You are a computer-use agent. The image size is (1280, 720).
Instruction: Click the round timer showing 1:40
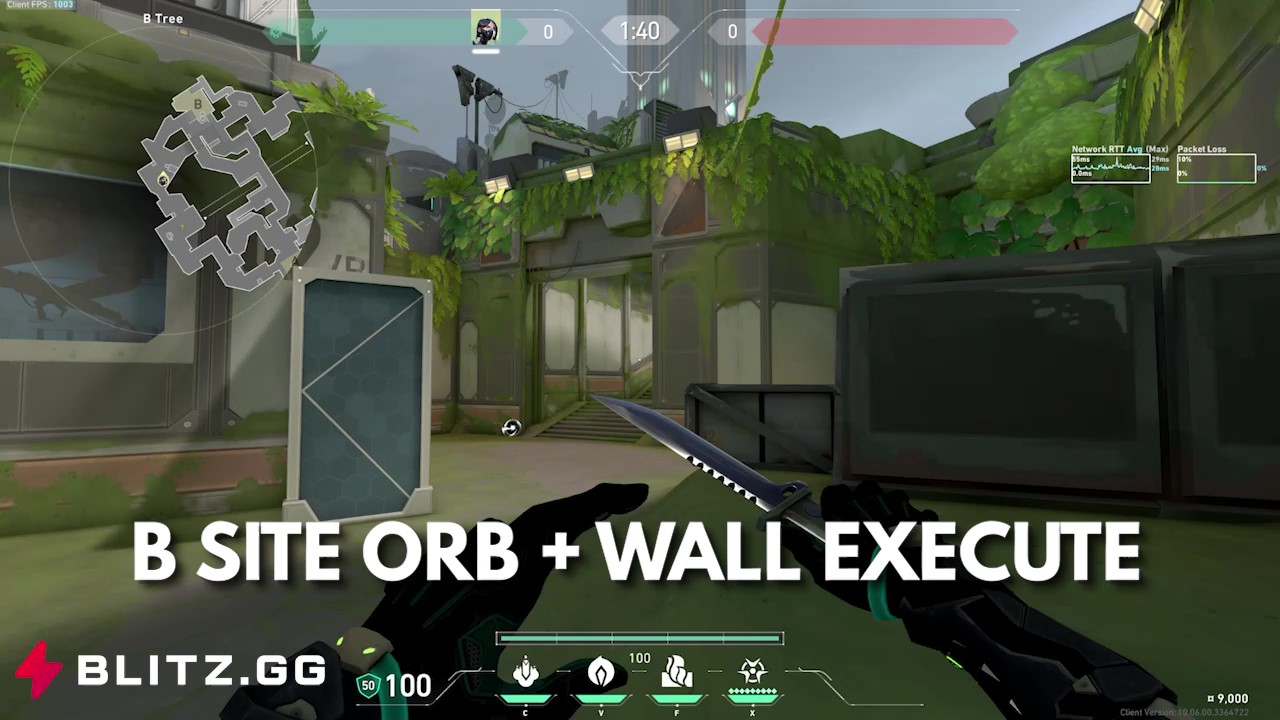[x=639, y=30]
